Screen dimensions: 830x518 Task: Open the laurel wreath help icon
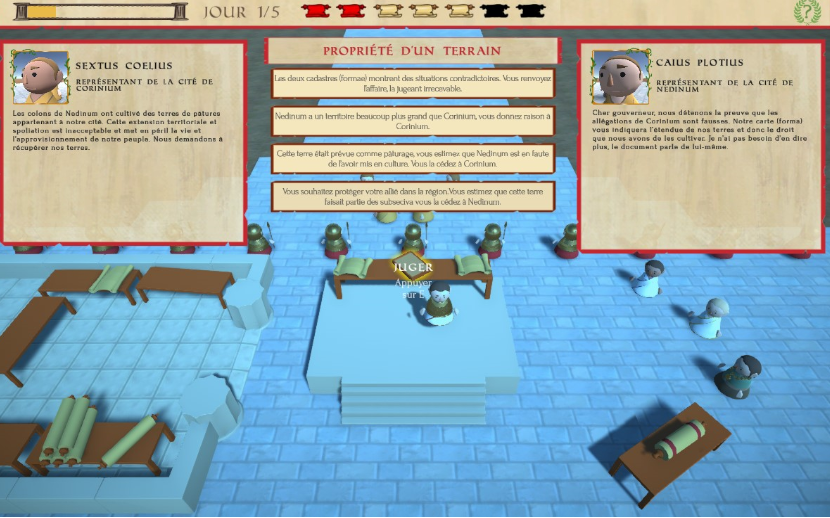807,12
